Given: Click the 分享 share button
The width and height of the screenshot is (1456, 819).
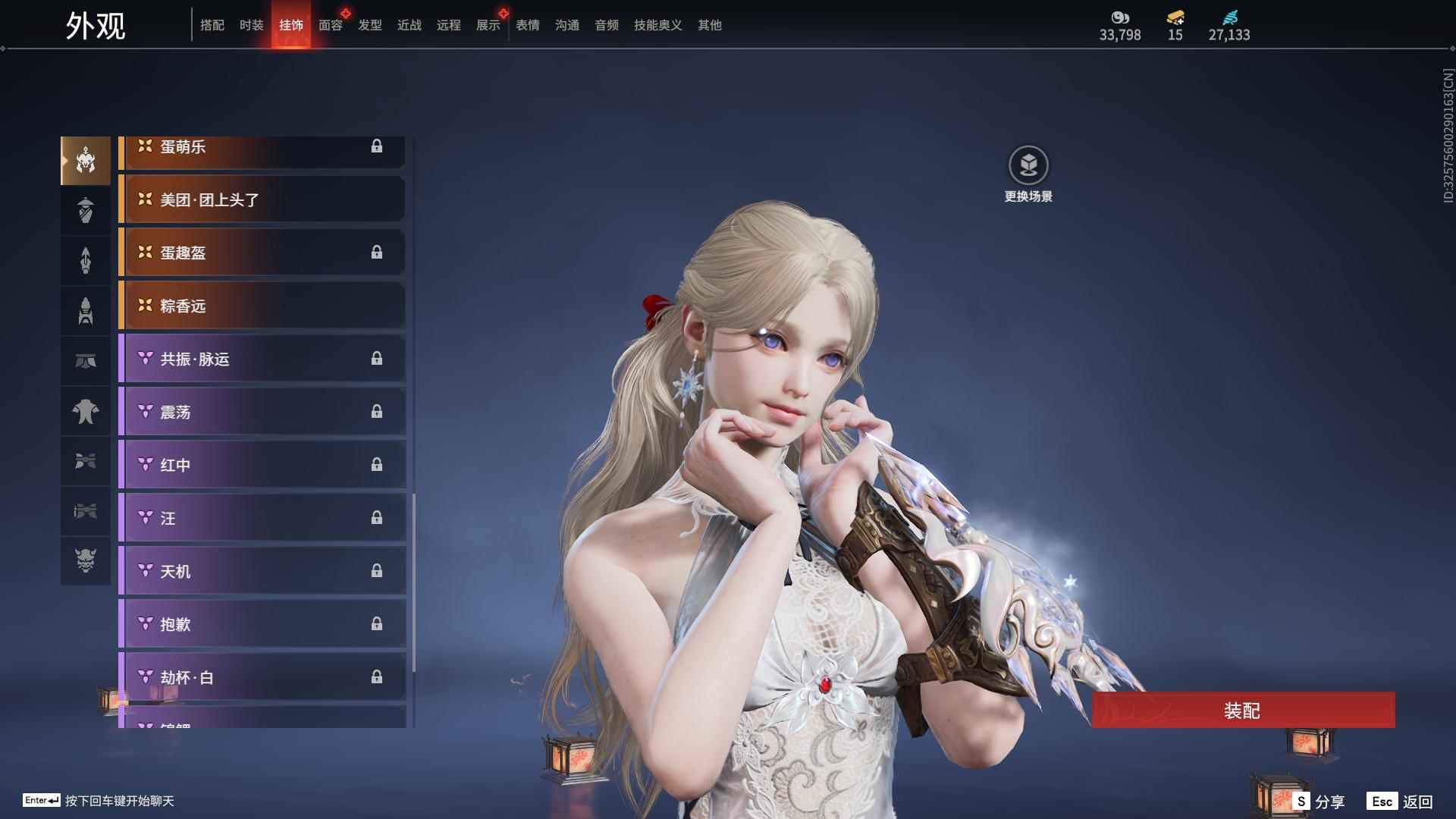Looking at the screenshot, I should (1320, 801).
